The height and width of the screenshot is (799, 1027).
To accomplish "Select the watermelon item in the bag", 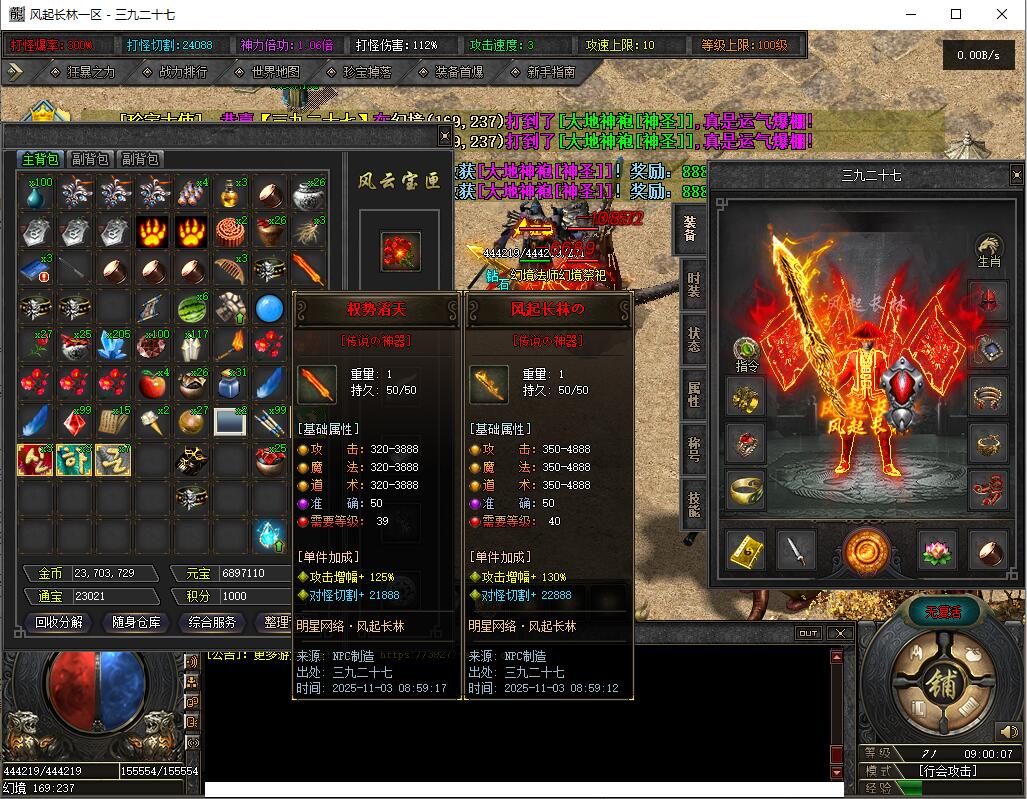I will pyautogui.click(x=192, y=308).
